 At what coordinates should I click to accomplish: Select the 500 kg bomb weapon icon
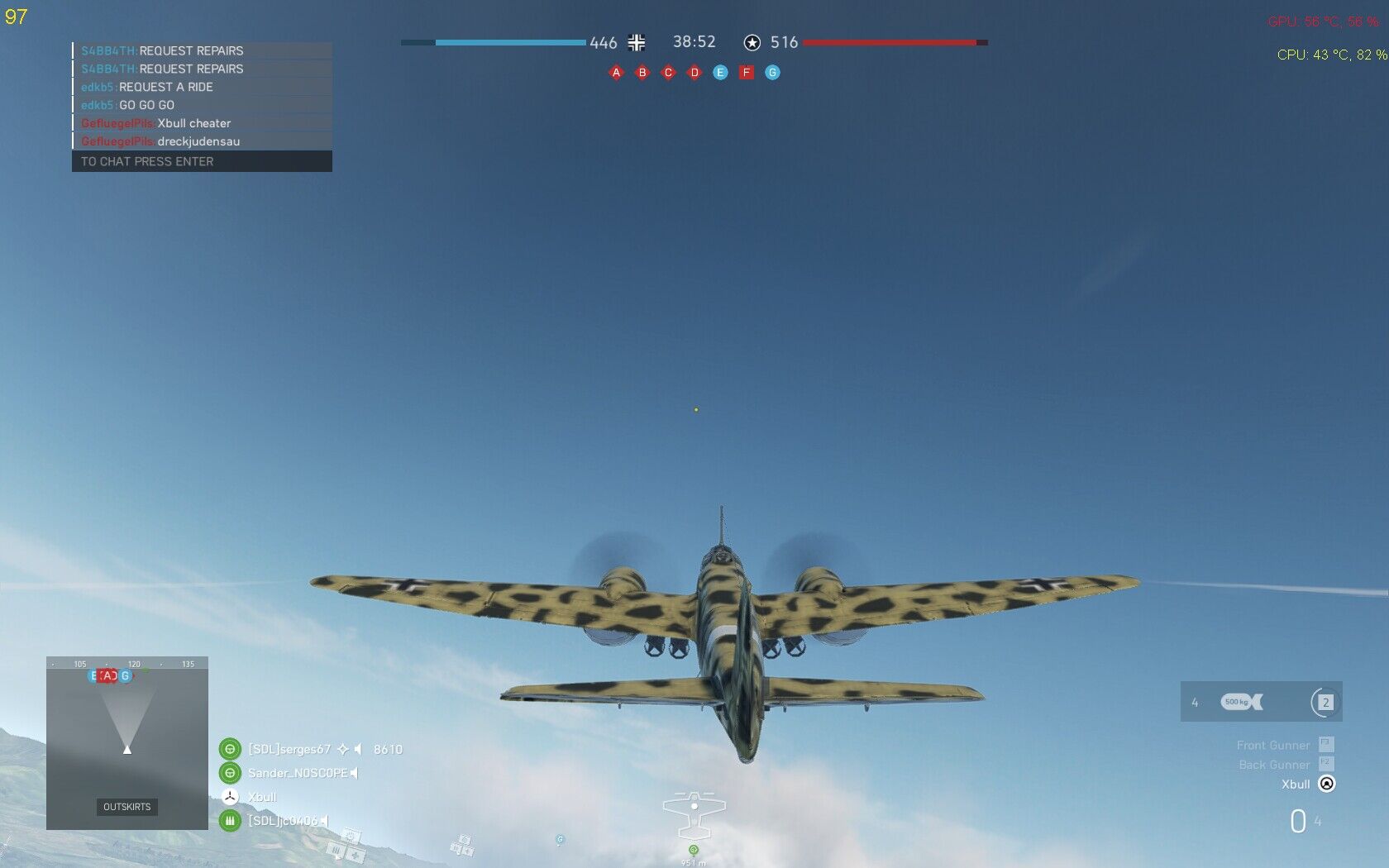tap(1241, 702)
